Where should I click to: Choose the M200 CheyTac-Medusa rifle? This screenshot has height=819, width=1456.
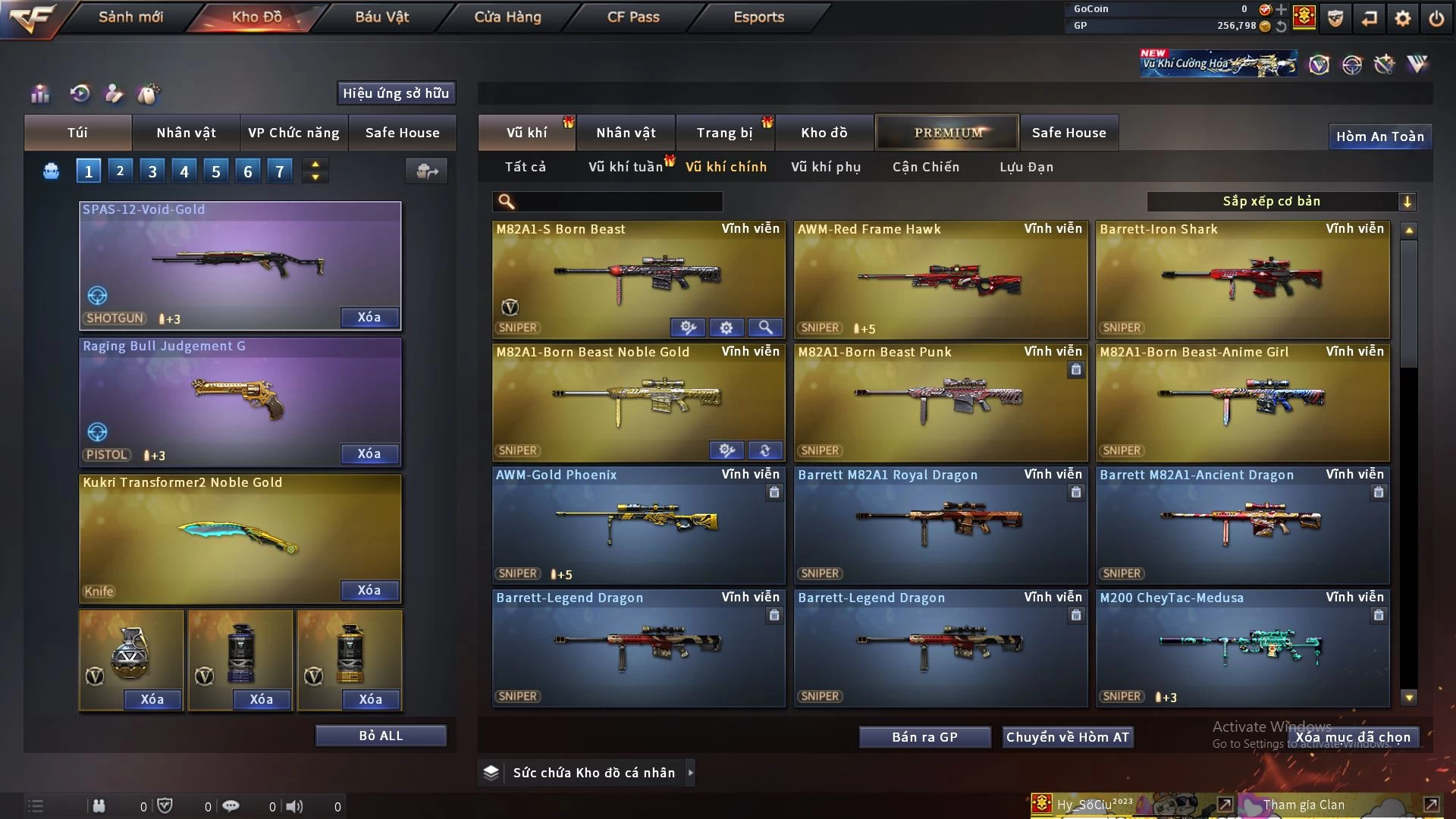coord(1242,648)
